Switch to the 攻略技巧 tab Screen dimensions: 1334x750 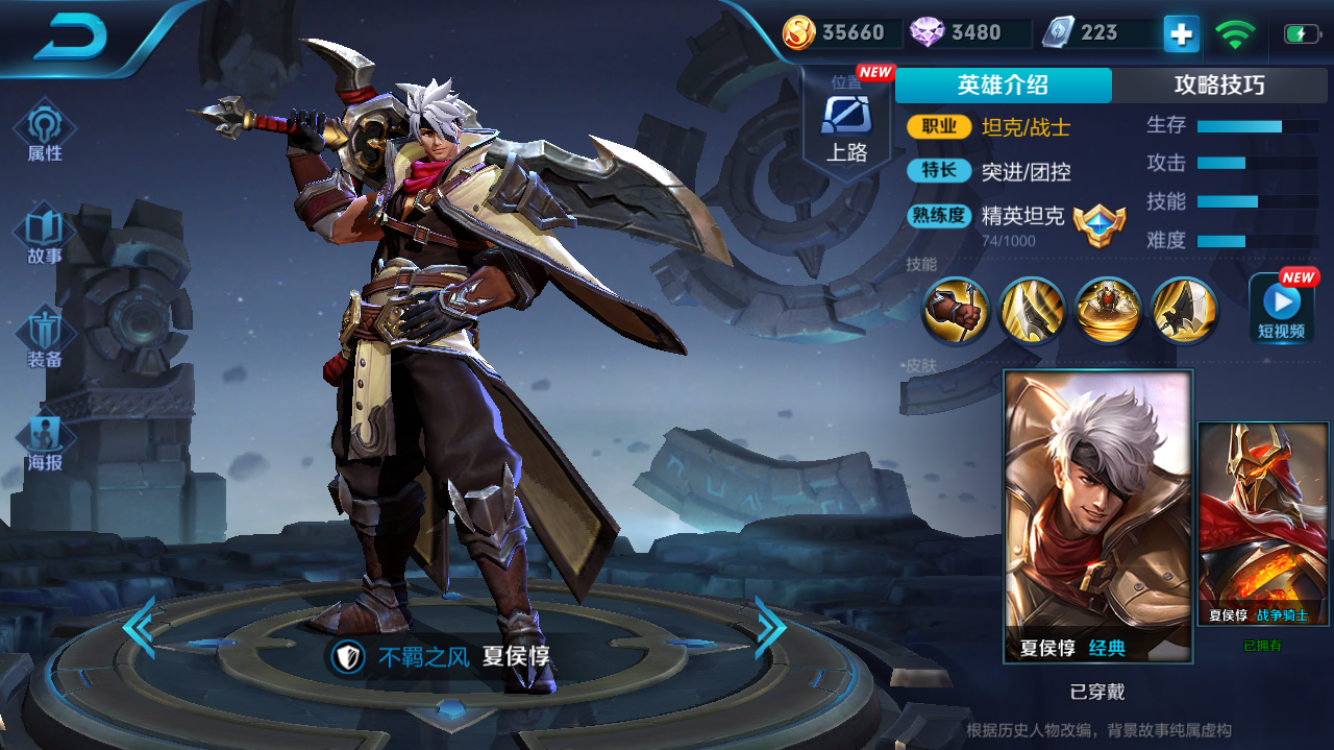tap(1219, 85)
